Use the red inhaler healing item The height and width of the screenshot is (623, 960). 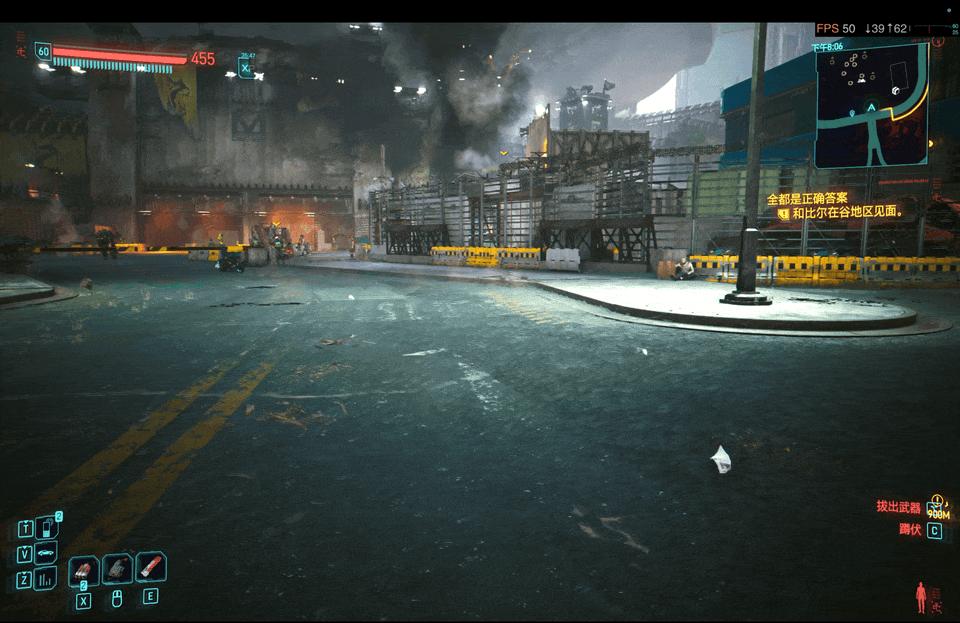click(150, 568)
